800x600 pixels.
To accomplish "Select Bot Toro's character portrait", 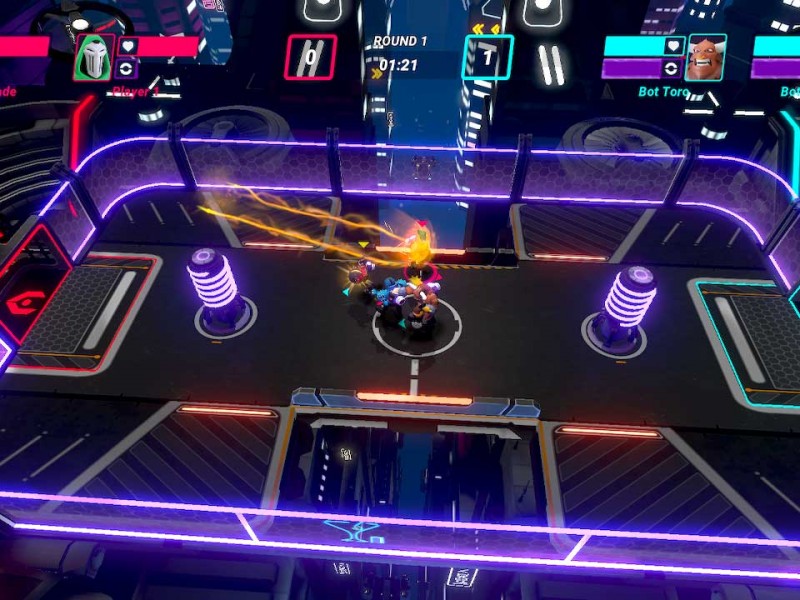I will pyautogui.click(x=705, y=58).
